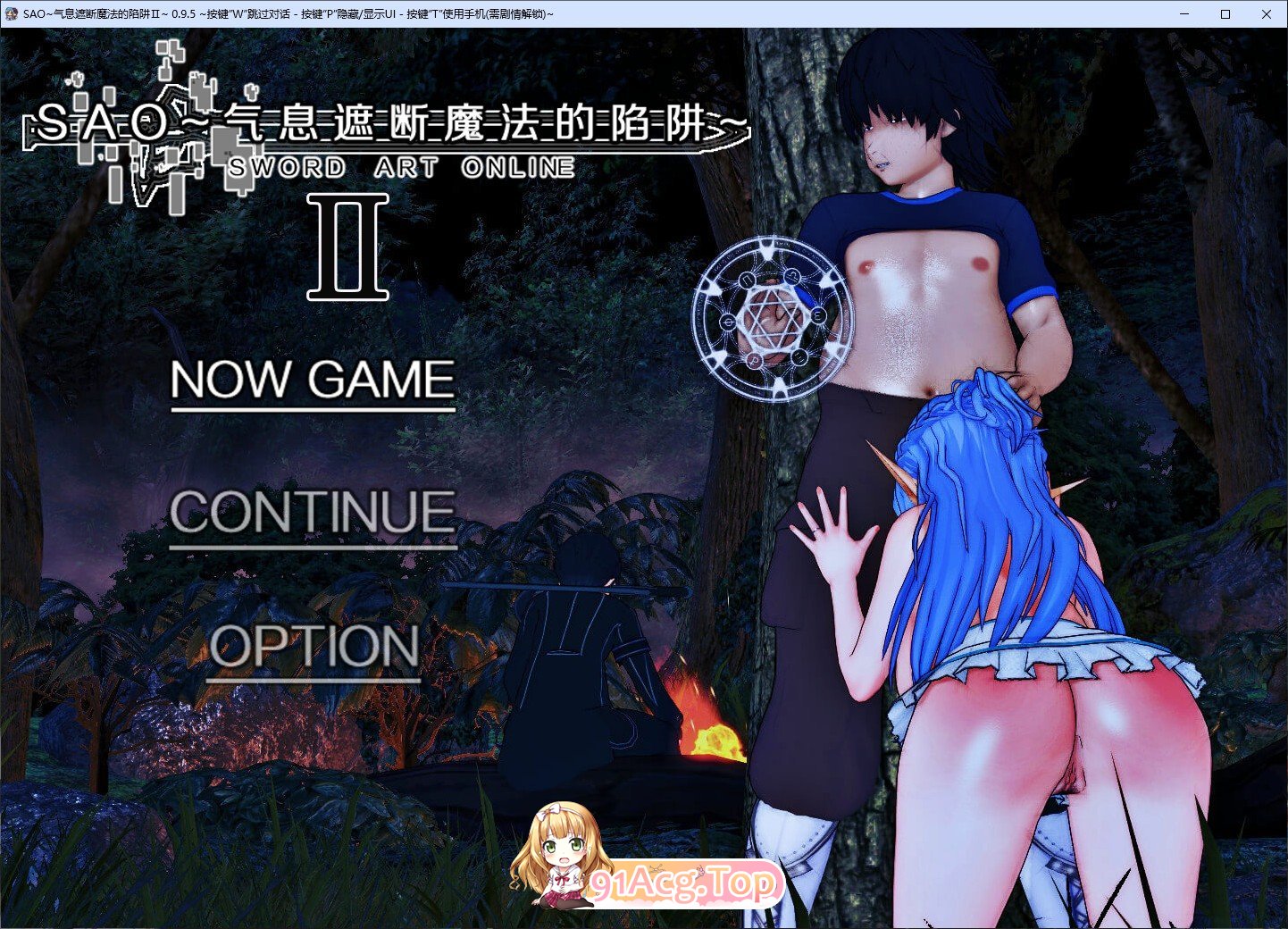Click the SAO title logo artwork

[384, 125]
